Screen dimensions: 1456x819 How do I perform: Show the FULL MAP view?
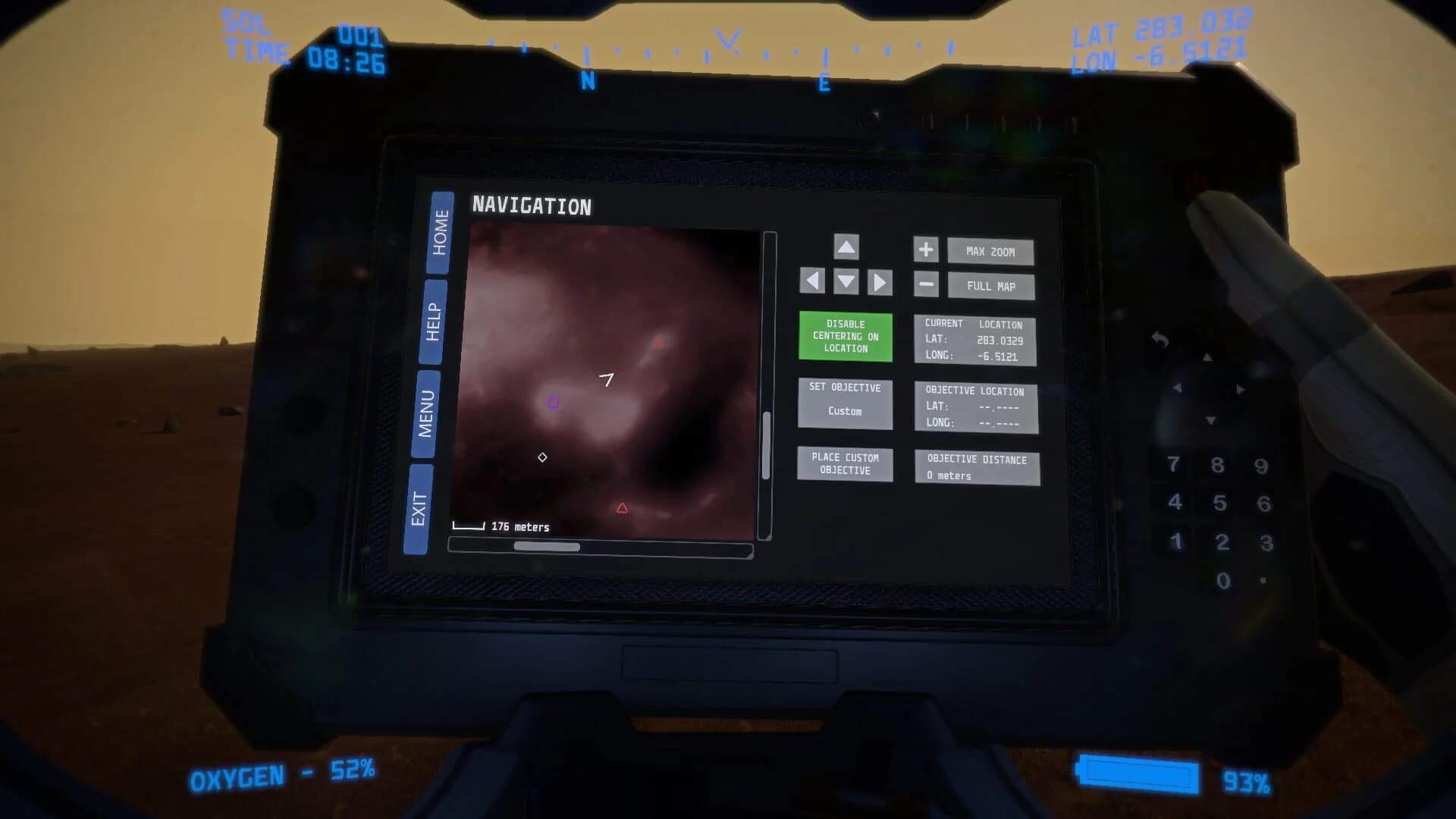tap(990, 286)
